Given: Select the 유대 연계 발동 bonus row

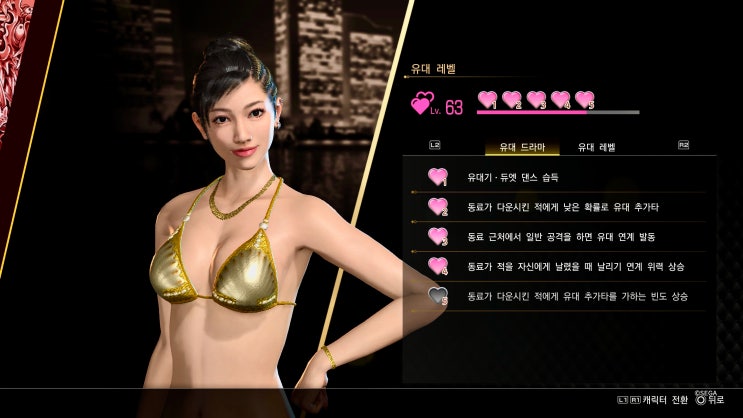Looking at the screenshot, I should 560,237.
